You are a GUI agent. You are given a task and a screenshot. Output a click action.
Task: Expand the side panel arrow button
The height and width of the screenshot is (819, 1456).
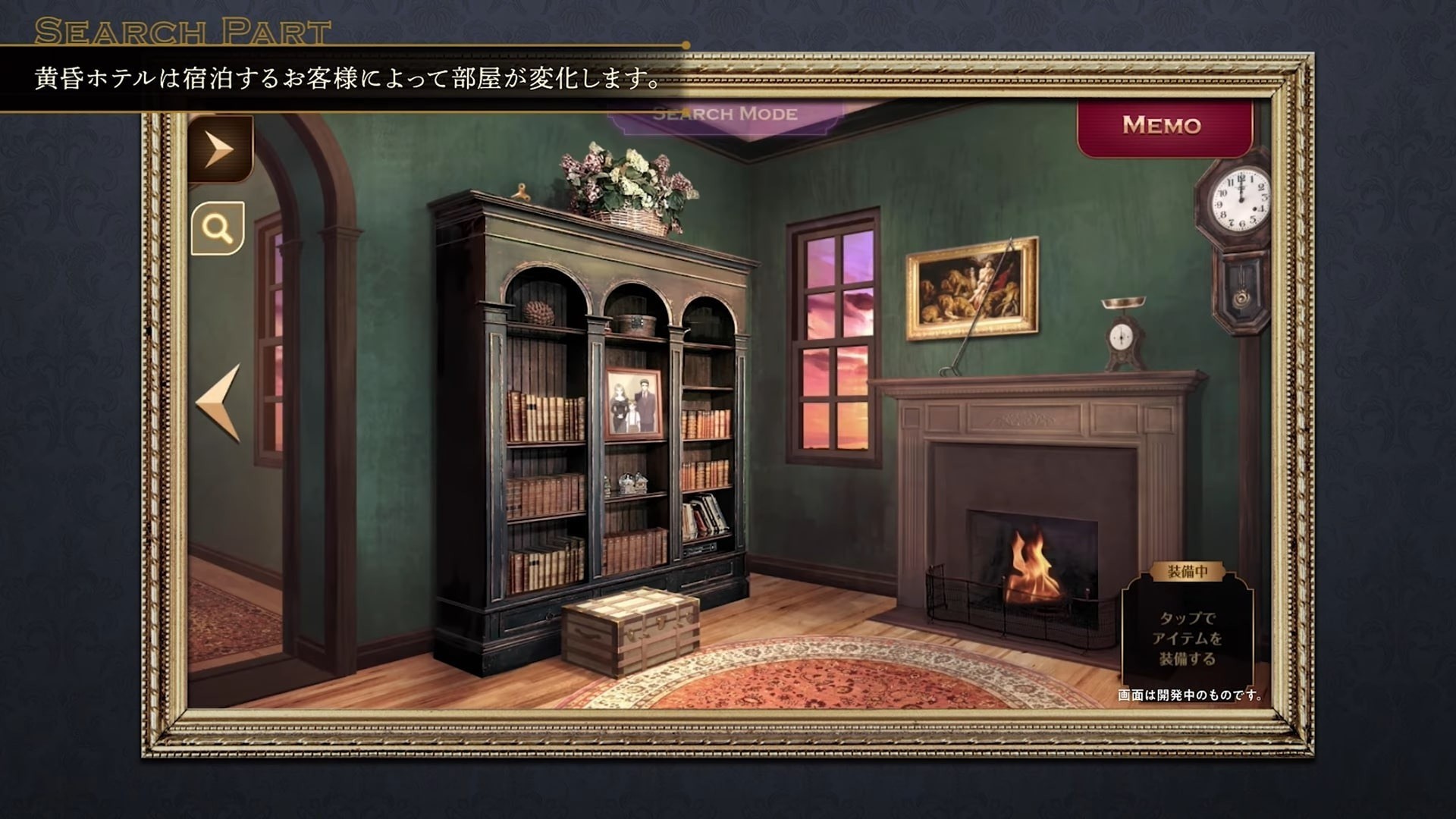(219, 149)
